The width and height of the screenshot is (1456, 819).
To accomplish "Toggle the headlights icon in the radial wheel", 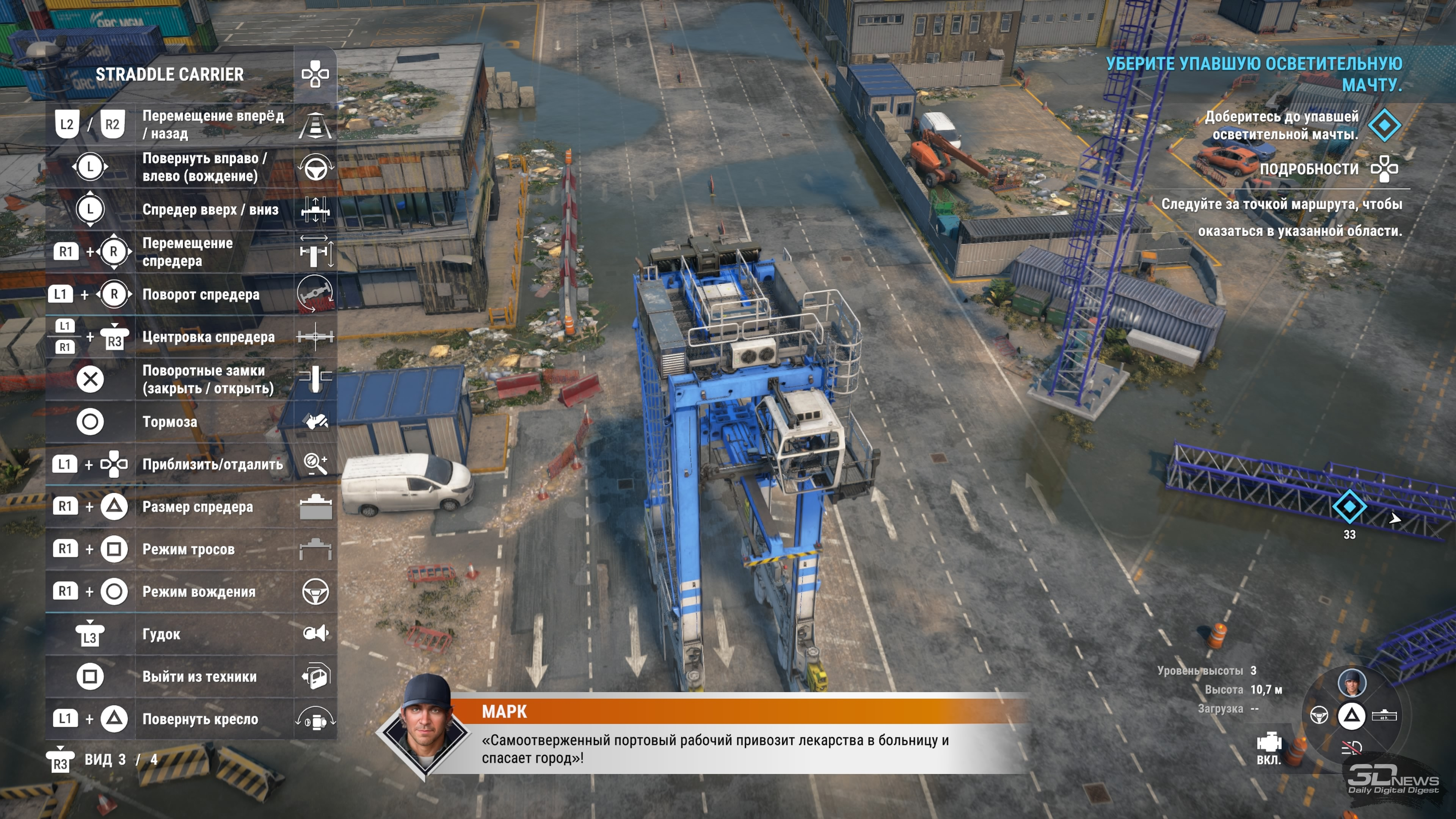I will coord(1351,748).
